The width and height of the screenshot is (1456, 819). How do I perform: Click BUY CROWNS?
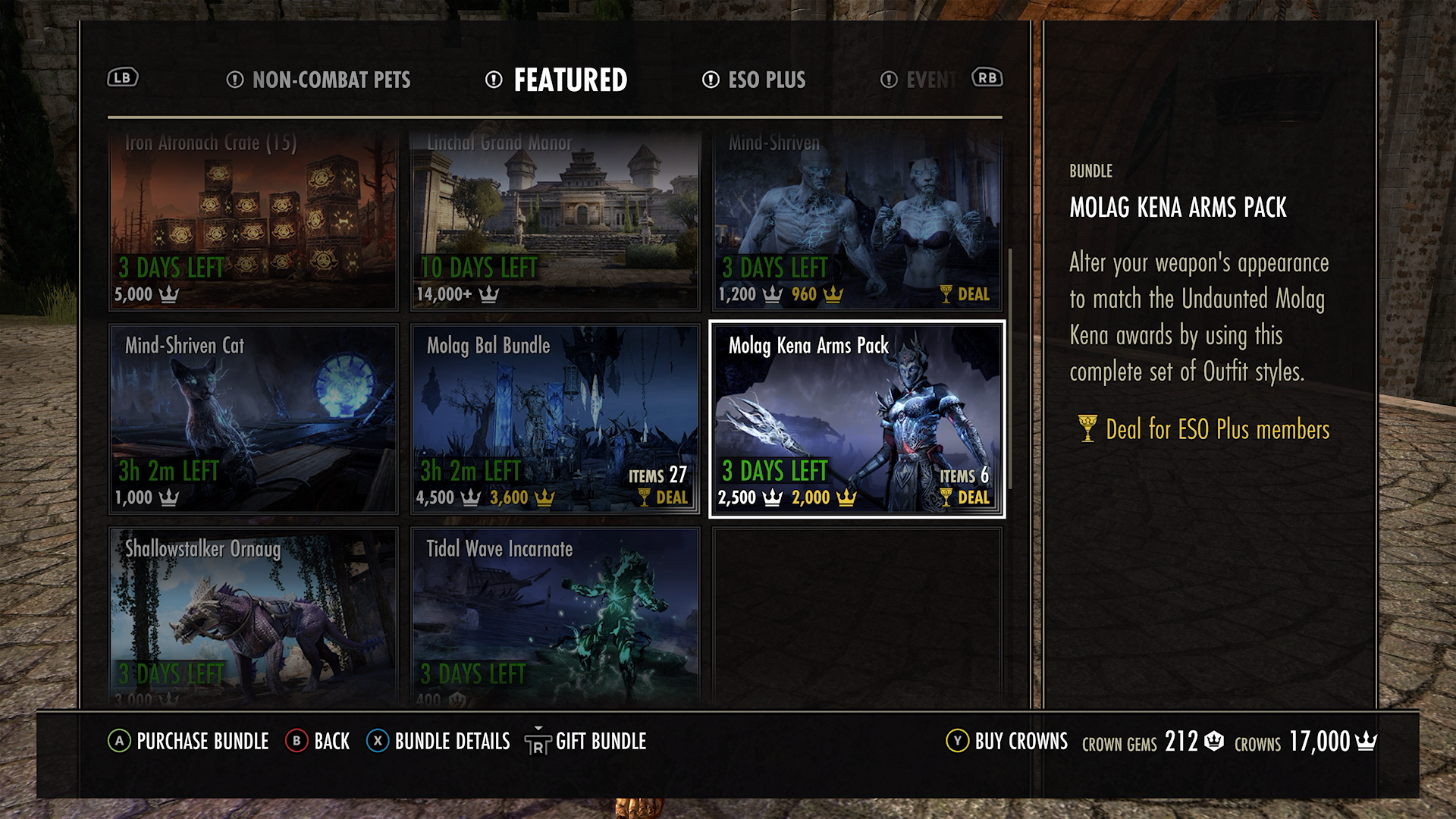[1020, 742]
